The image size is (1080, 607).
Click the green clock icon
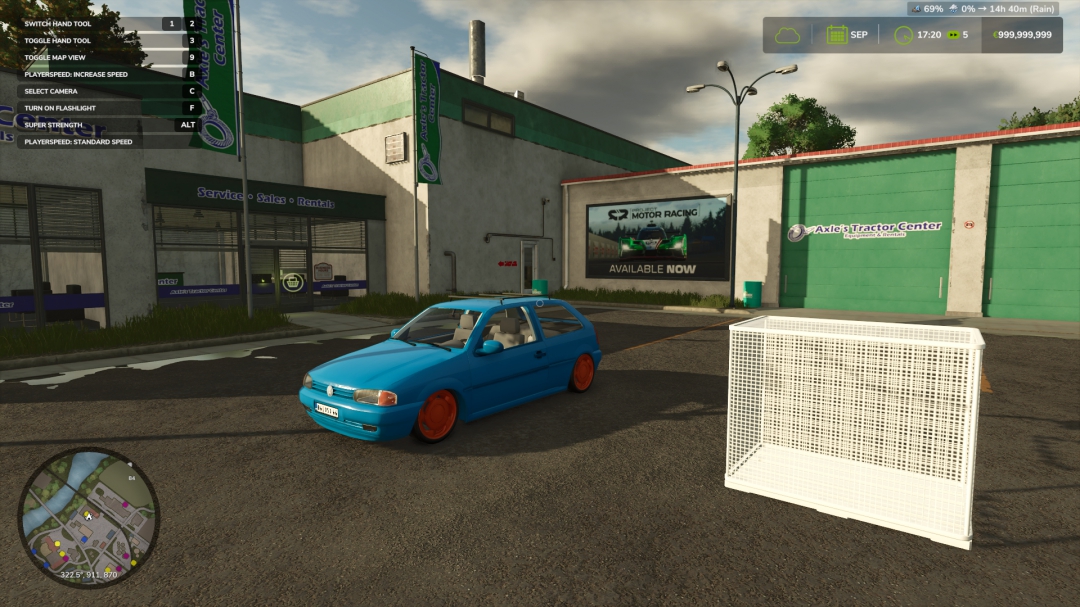click(903, 35)
